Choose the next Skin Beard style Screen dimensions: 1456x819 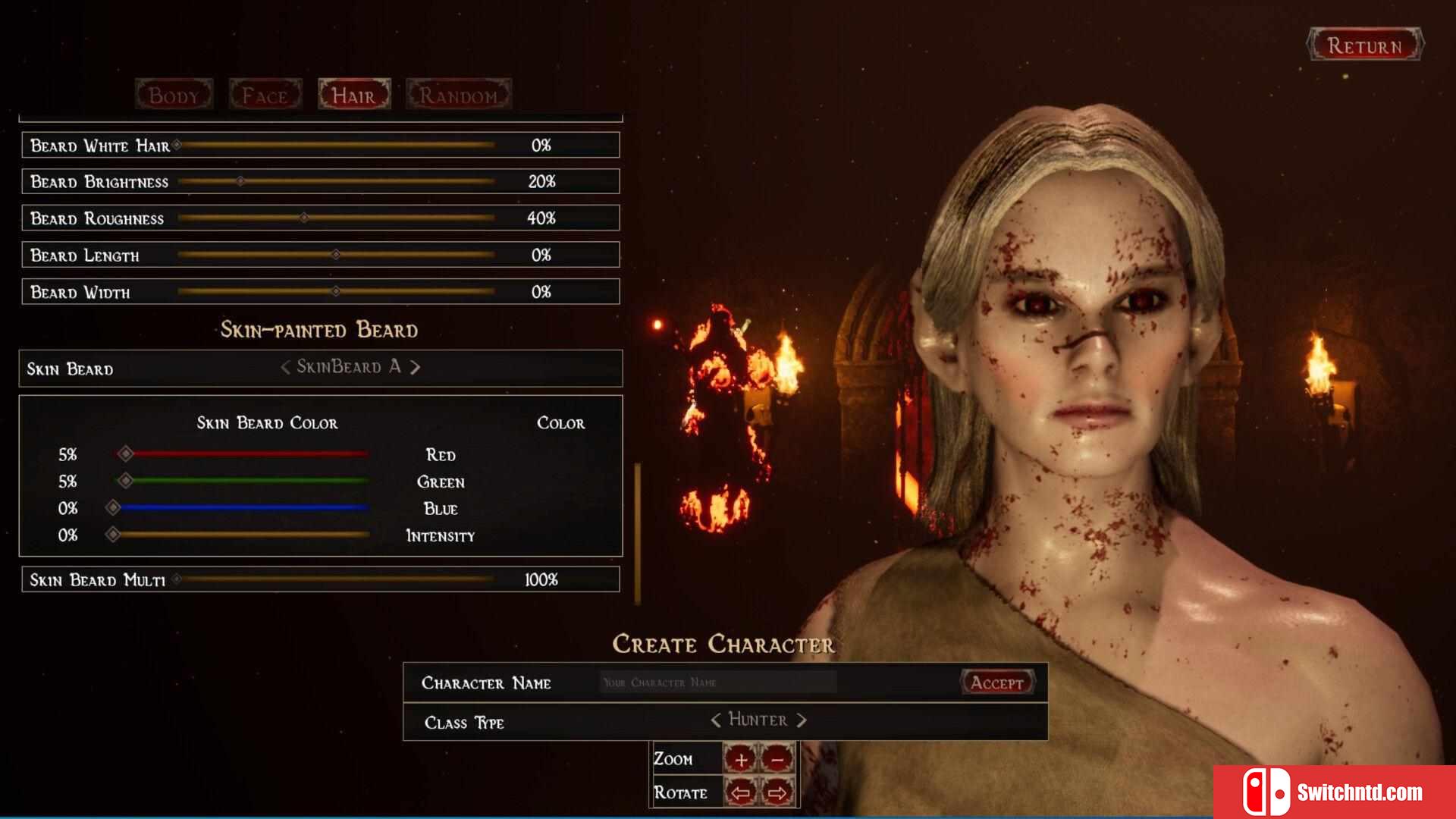(x=416, y=368)
